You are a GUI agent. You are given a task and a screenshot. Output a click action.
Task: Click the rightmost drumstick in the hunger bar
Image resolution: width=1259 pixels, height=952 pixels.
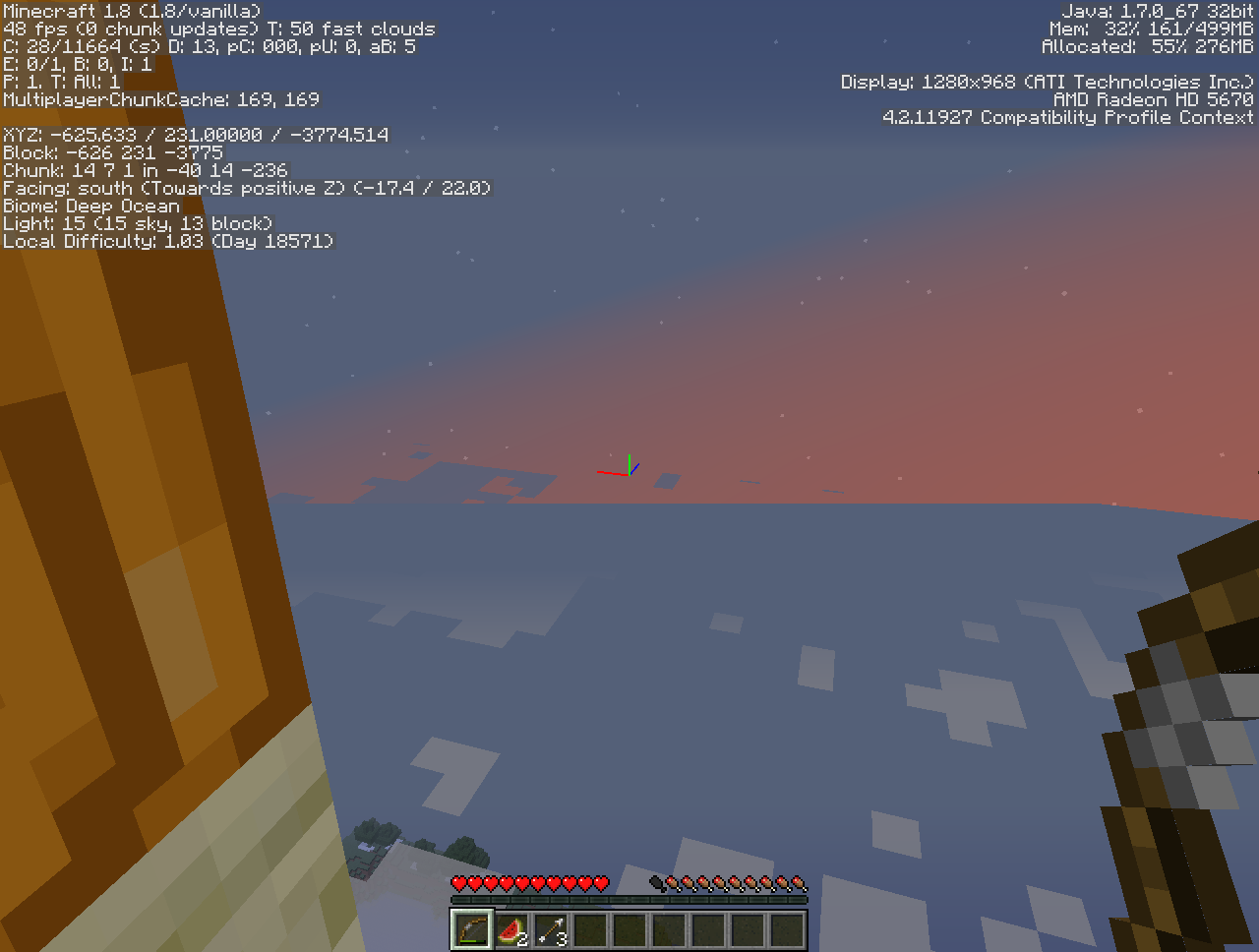point(800,883)
